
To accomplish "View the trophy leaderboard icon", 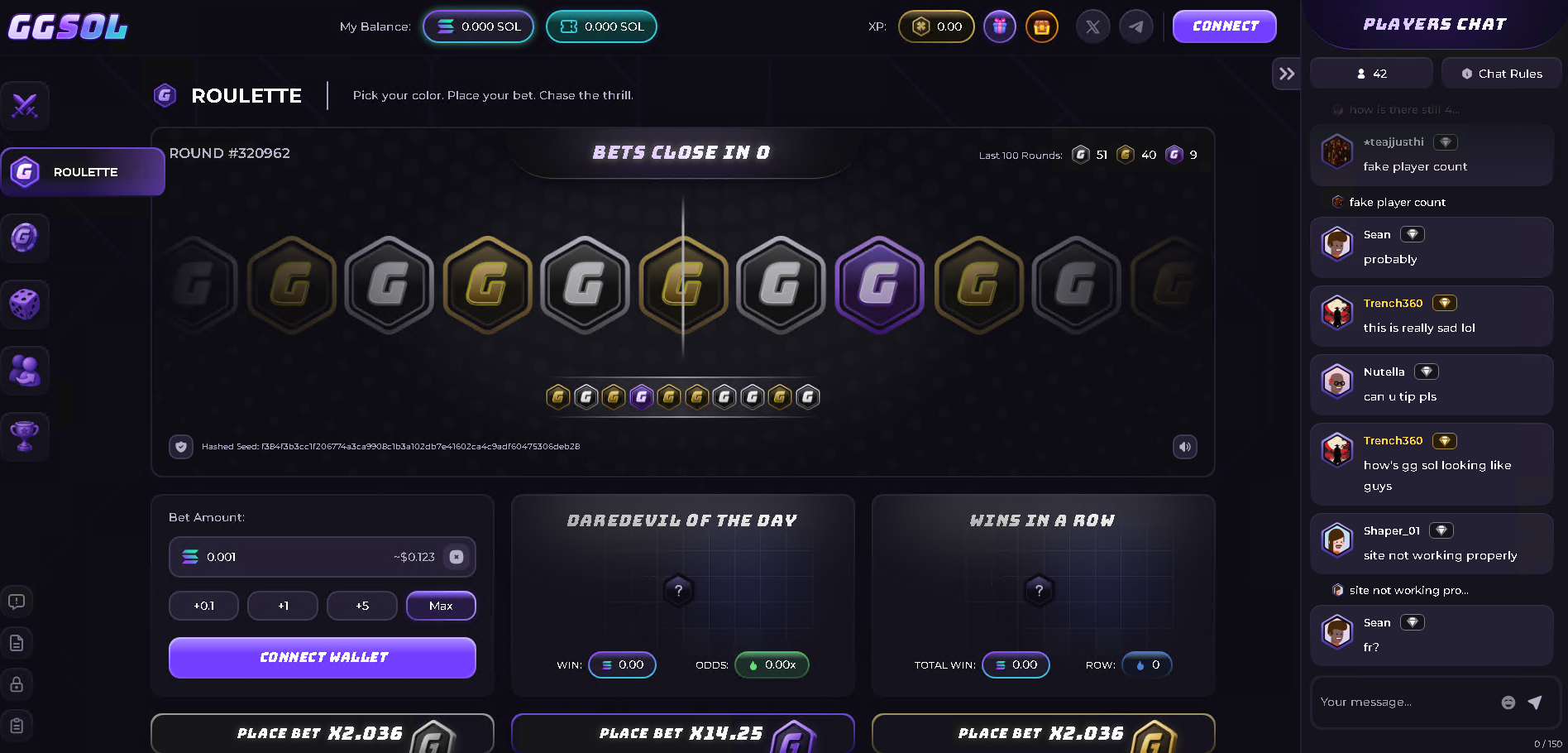I will (x=25, y=437).
